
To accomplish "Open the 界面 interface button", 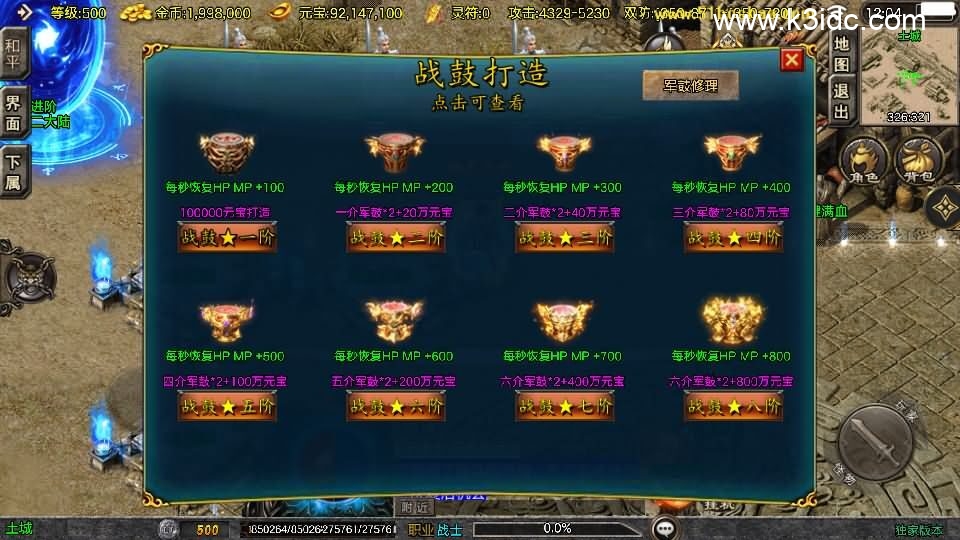I will (13, 112).
